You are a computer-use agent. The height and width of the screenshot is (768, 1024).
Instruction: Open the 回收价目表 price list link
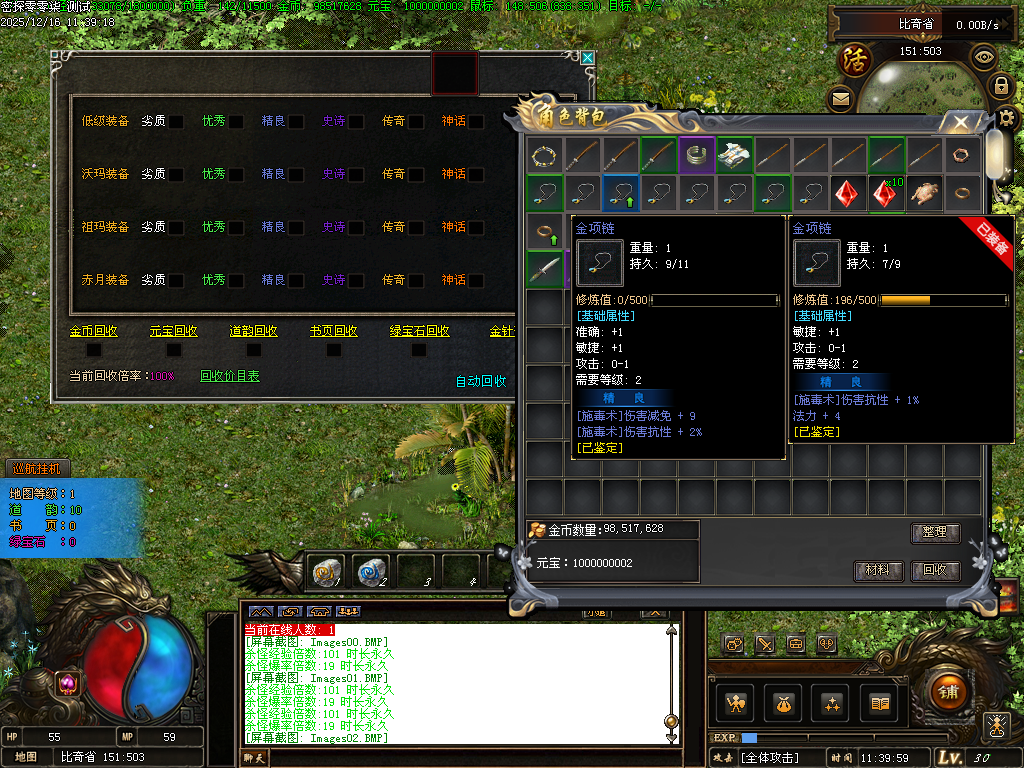tap(230, 377)
